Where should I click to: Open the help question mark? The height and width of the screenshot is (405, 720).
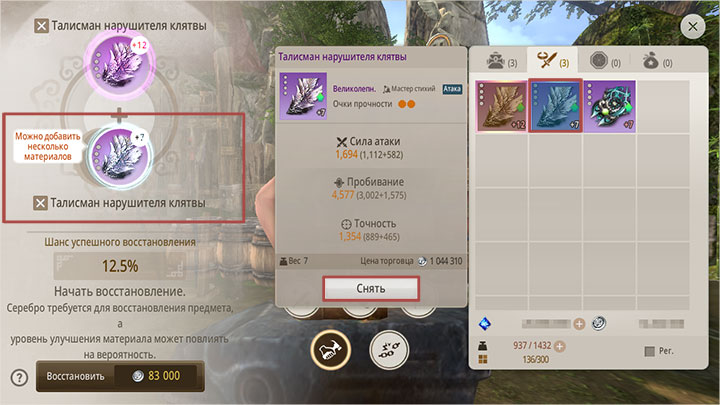click(18, 377)
